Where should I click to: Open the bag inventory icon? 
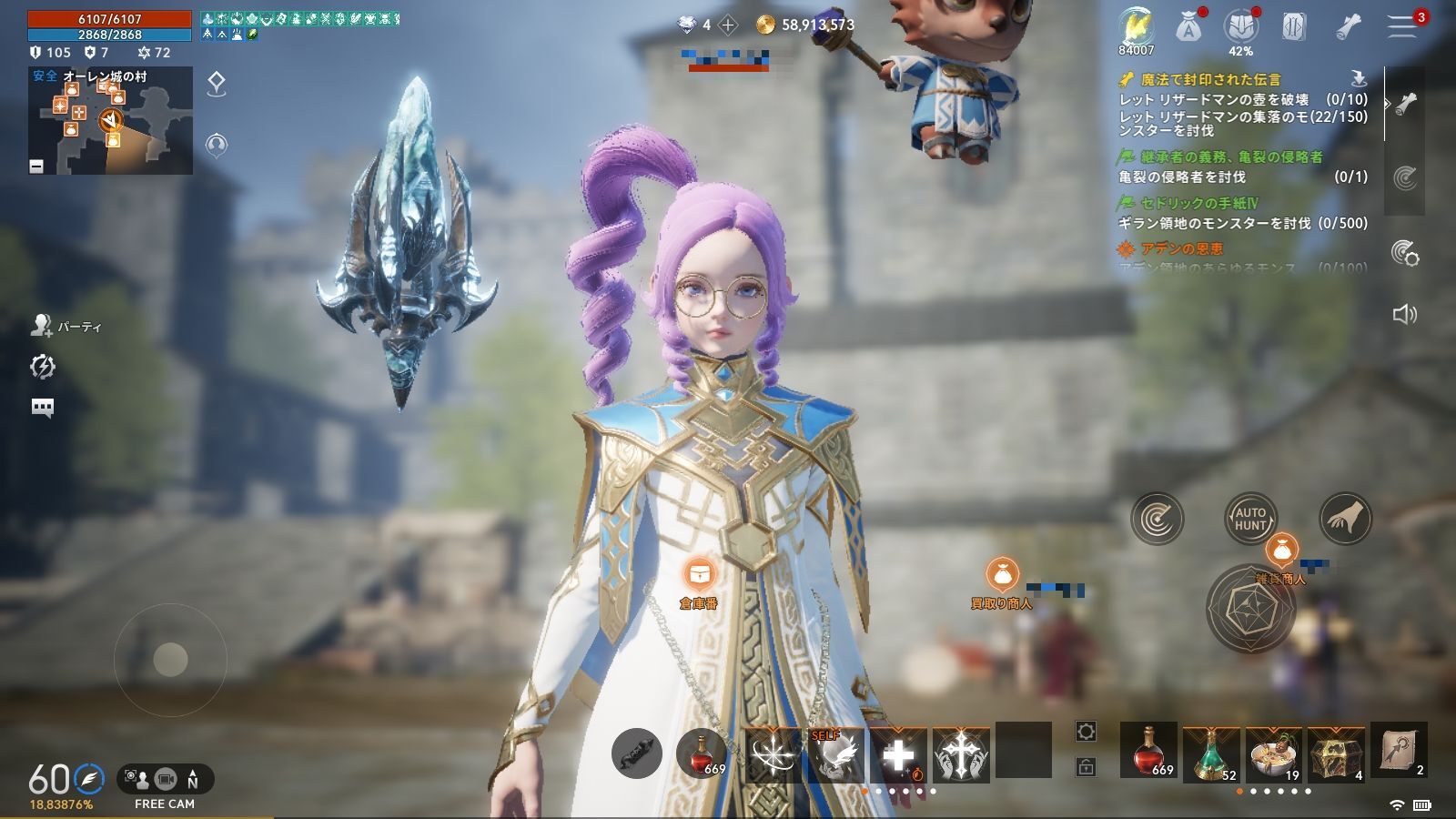coord(1188,27)
